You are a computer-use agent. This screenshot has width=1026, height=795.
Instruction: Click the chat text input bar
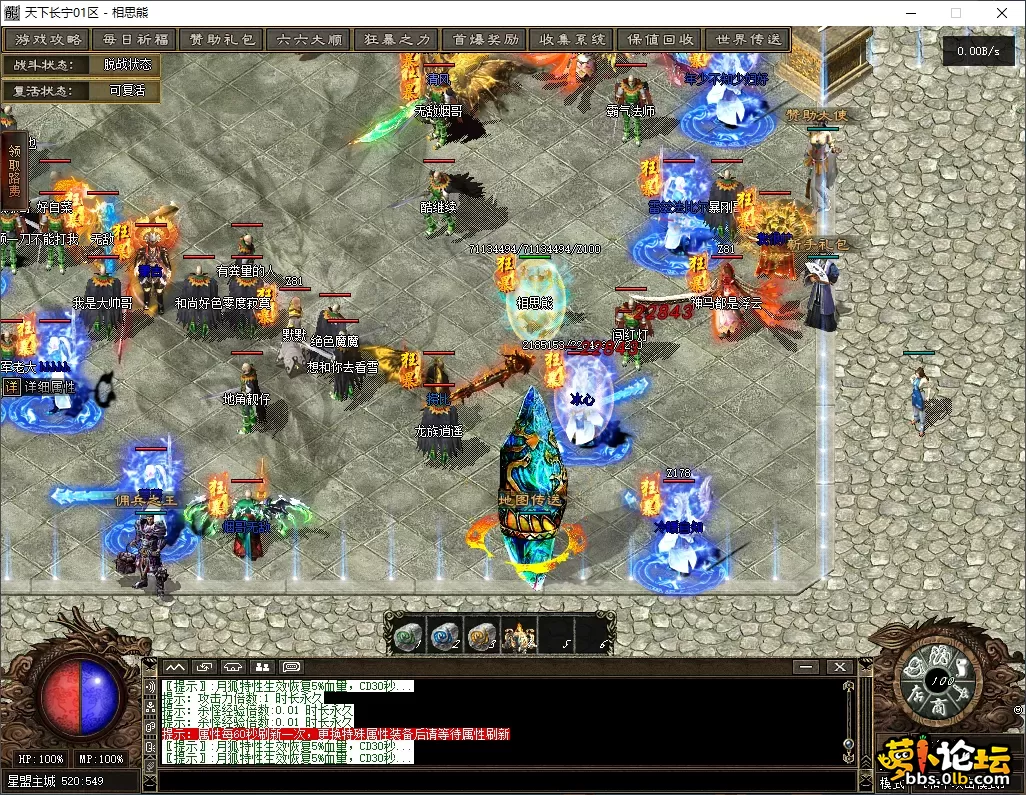[x=500, y=780]
